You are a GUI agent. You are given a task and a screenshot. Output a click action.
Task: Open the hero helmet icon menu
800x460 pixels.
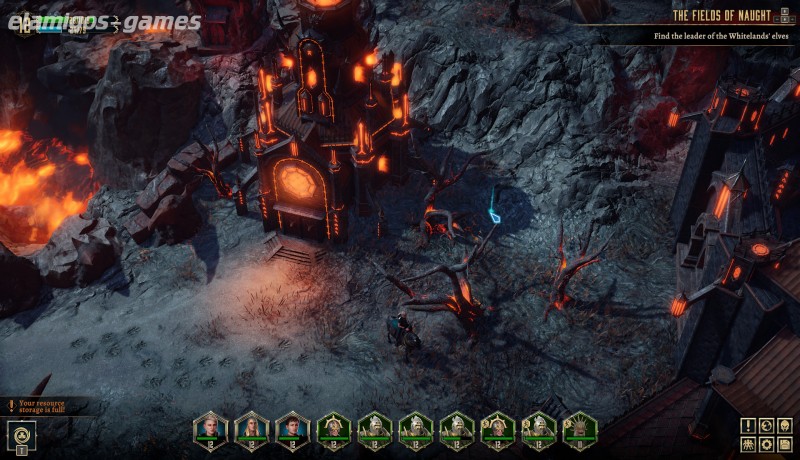pyautogui.click(x=785, y=426)
